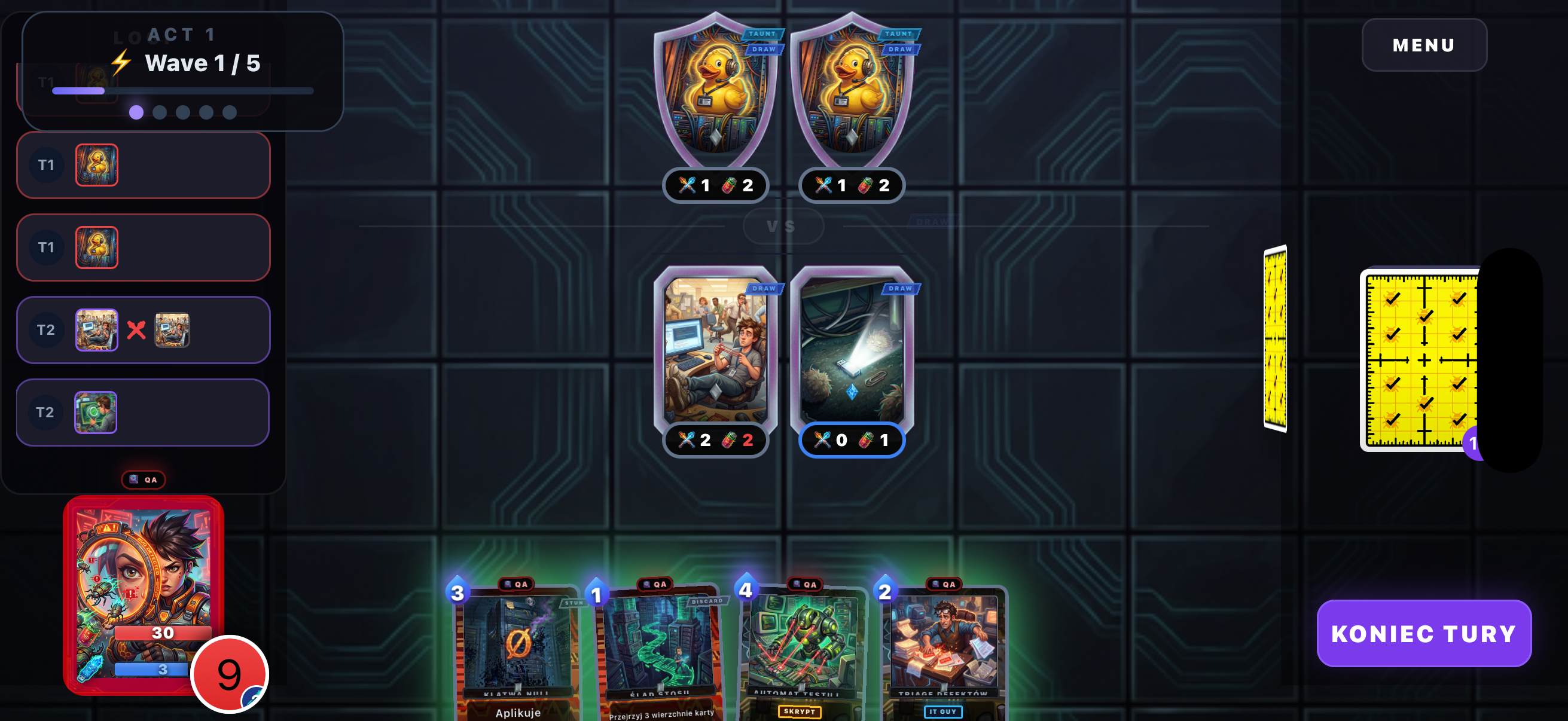Viewport: 1568px width, 721px height.
Task: Click the lightning bolt icon next to Wave 1 / 5
Action: pos(121,62)
